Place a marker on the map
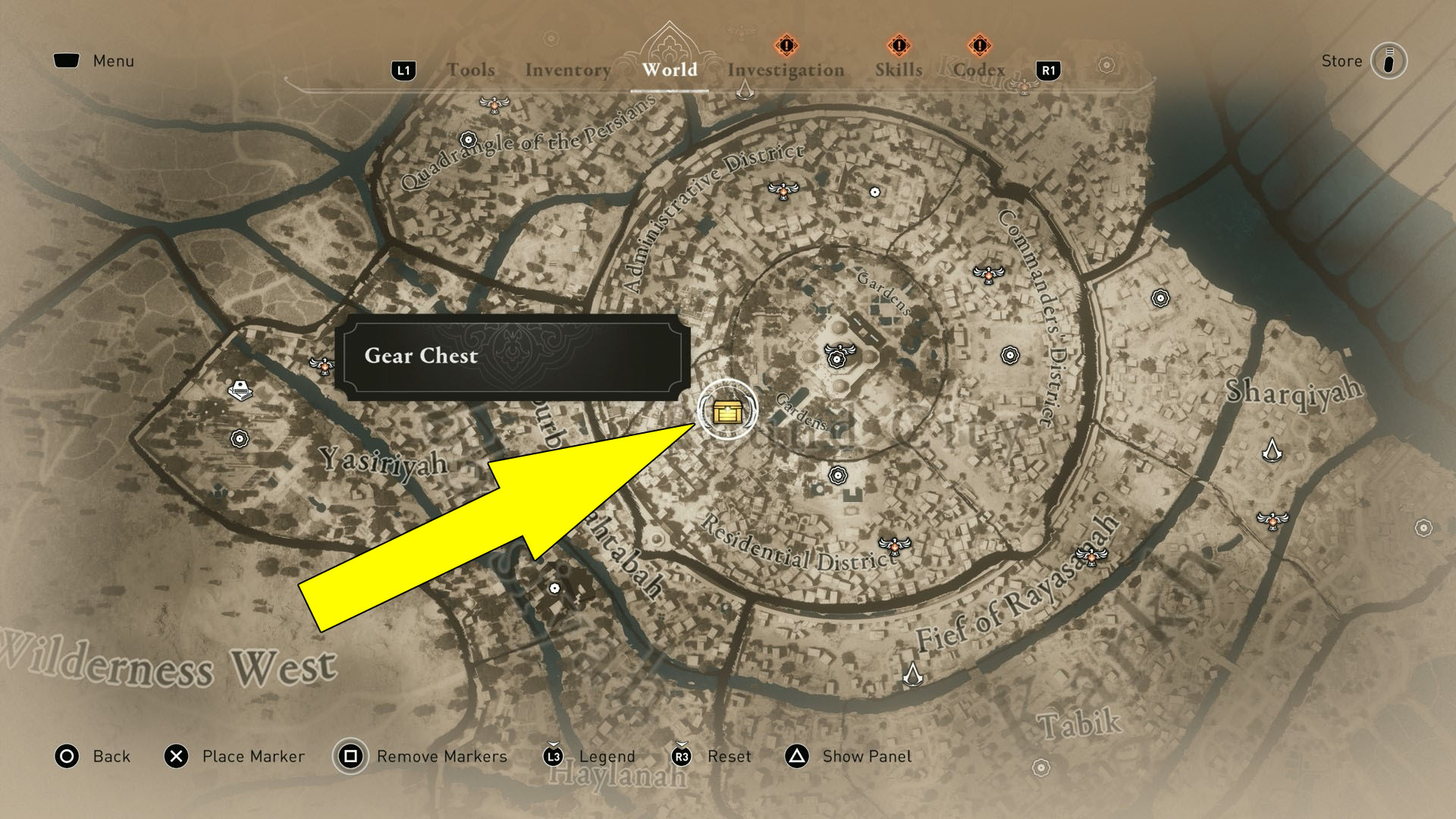 252,756
